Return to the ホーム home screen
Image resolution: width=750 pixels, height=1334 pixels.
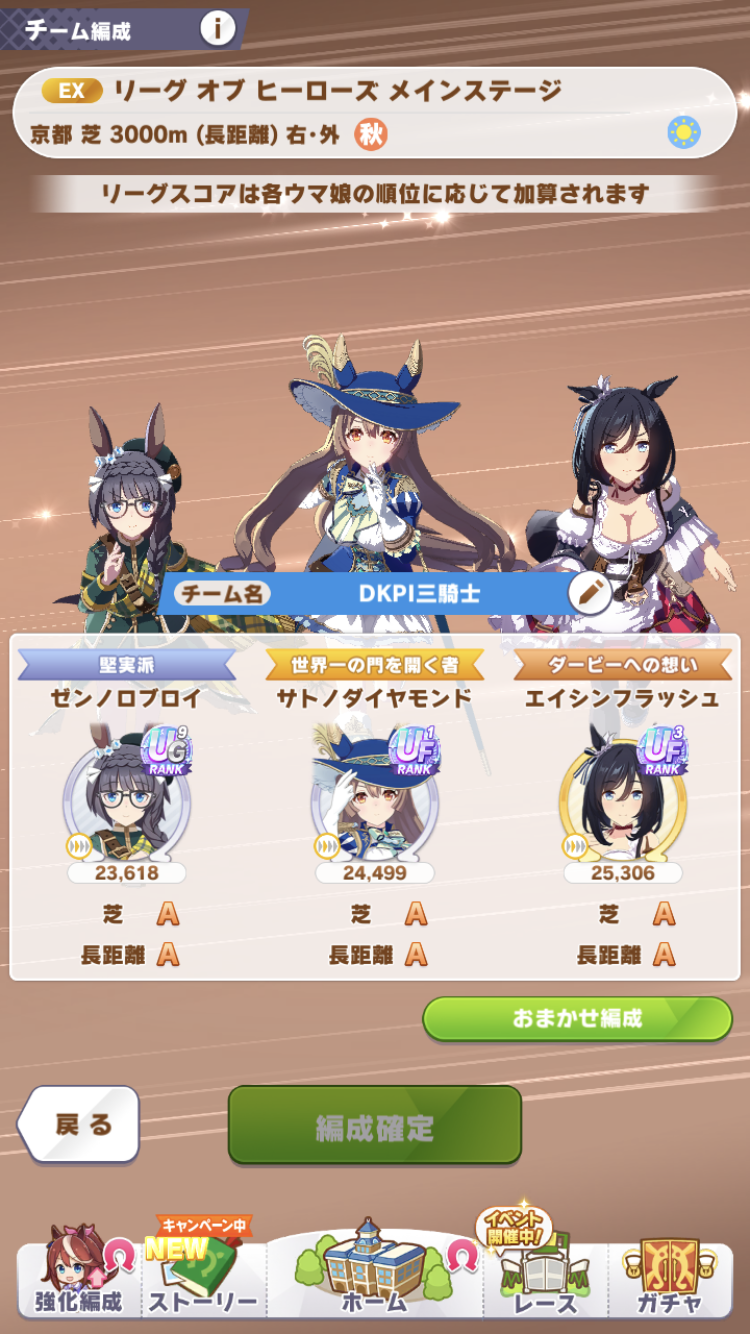(x=374, y=1270)
